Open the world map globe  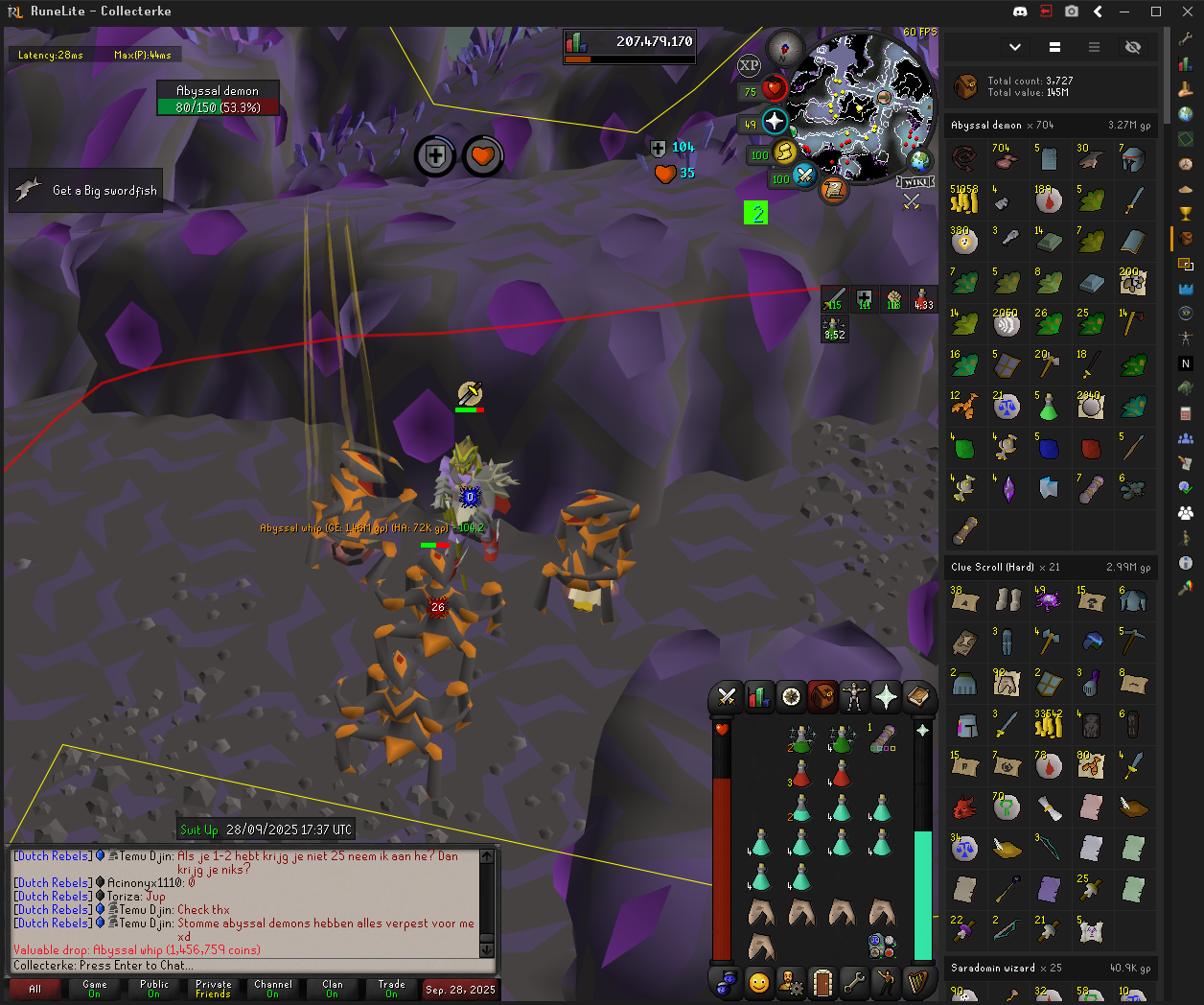pyautogui.click(x=918, y=159)
